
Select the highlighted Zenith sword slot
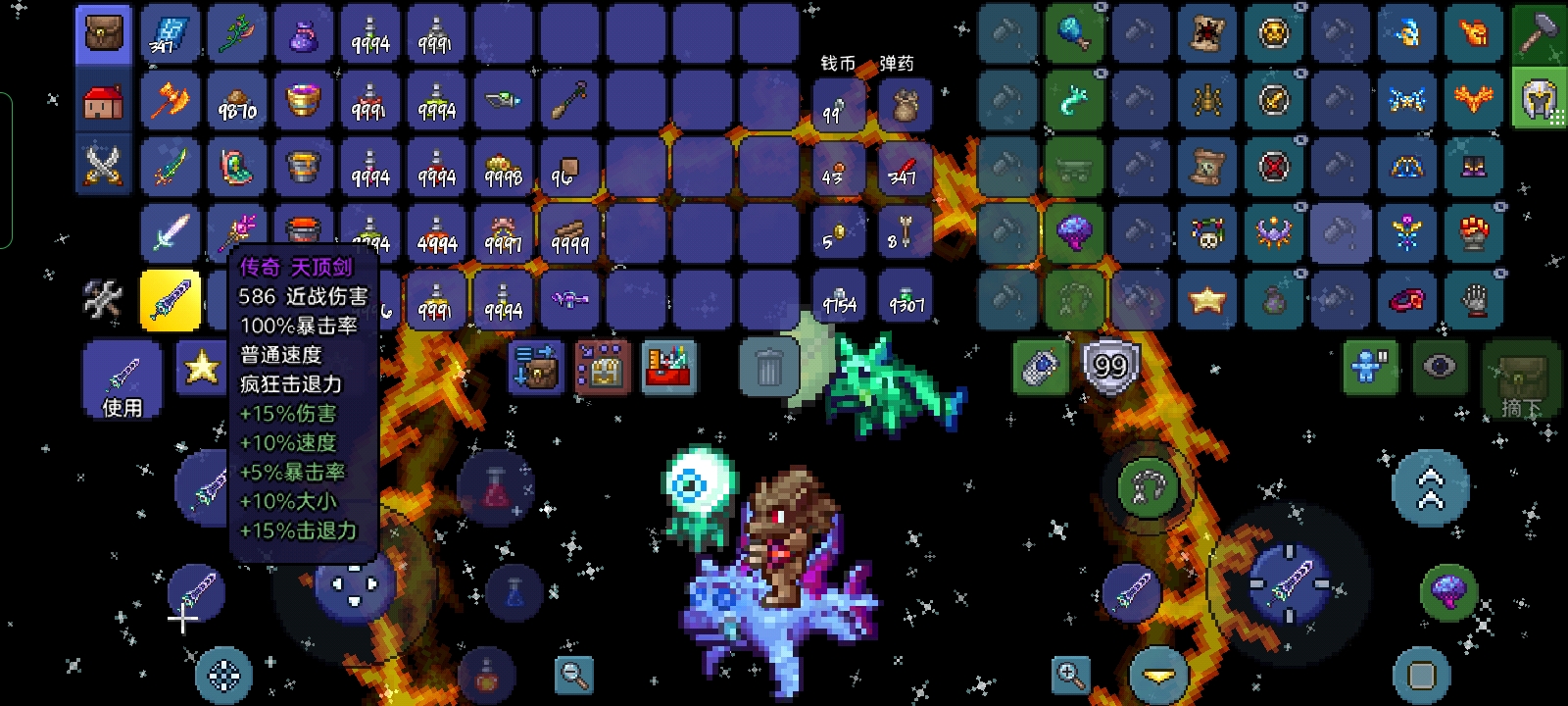click(170, 299)
